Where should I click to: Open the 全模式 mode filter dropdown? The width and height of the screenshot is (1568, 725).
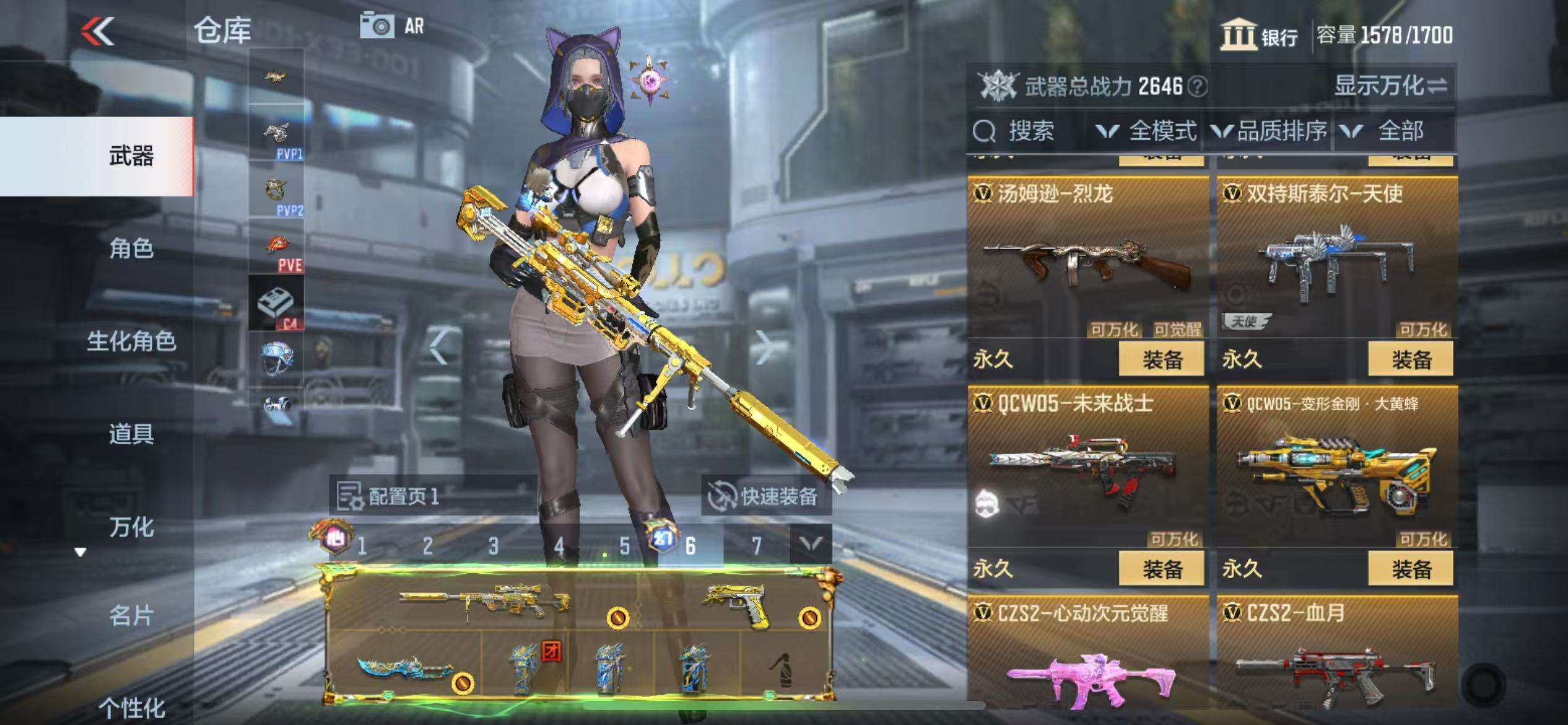coord(1147,131)
